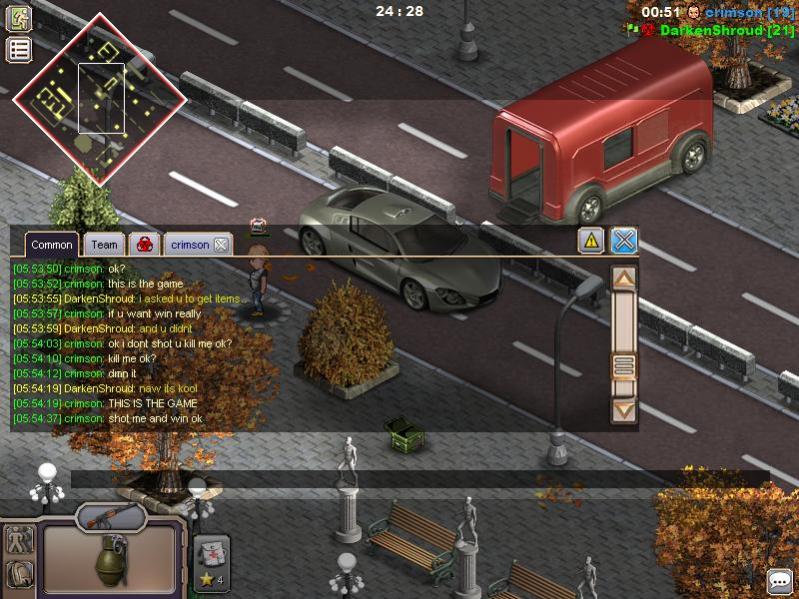The width and height of the screenshot is (799, 599).
Task: Open the chat speech bubble button
Action: pos(780,581)
